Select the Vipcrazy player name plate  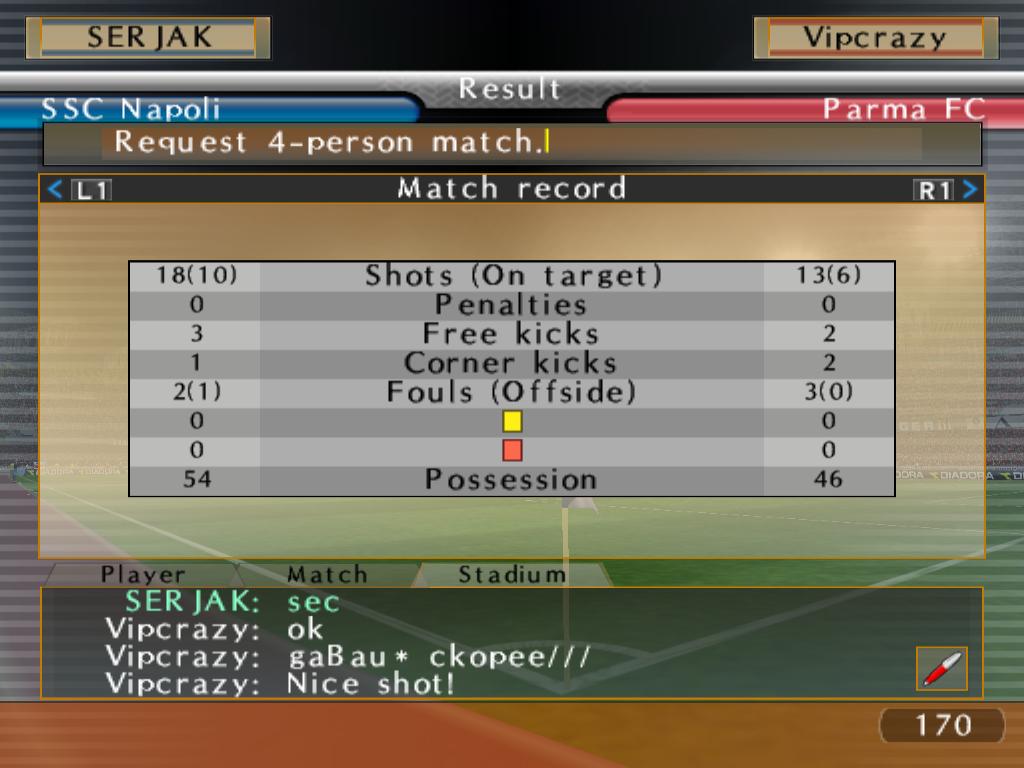(875, 38)
